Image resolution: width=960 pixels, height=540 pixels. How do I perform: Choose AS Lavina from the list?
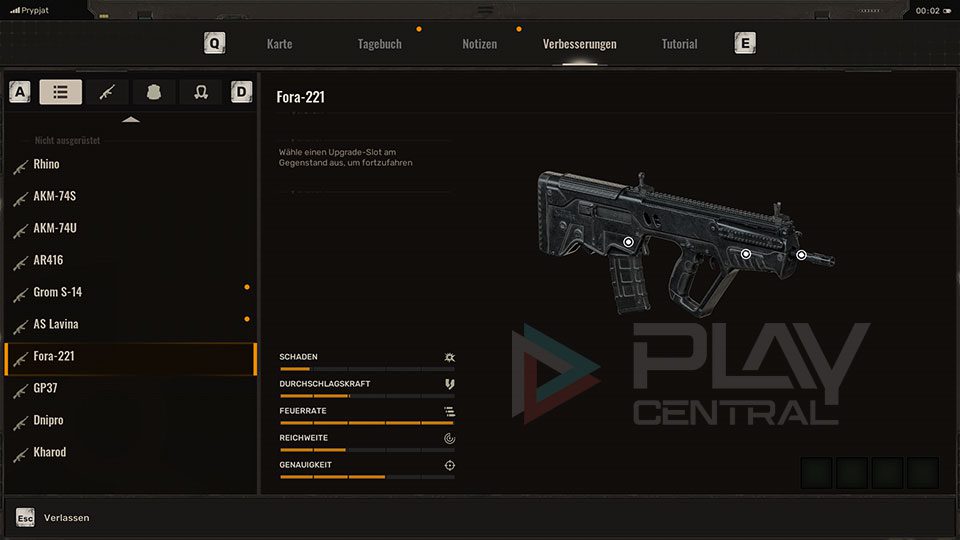(x=56, y=324)
